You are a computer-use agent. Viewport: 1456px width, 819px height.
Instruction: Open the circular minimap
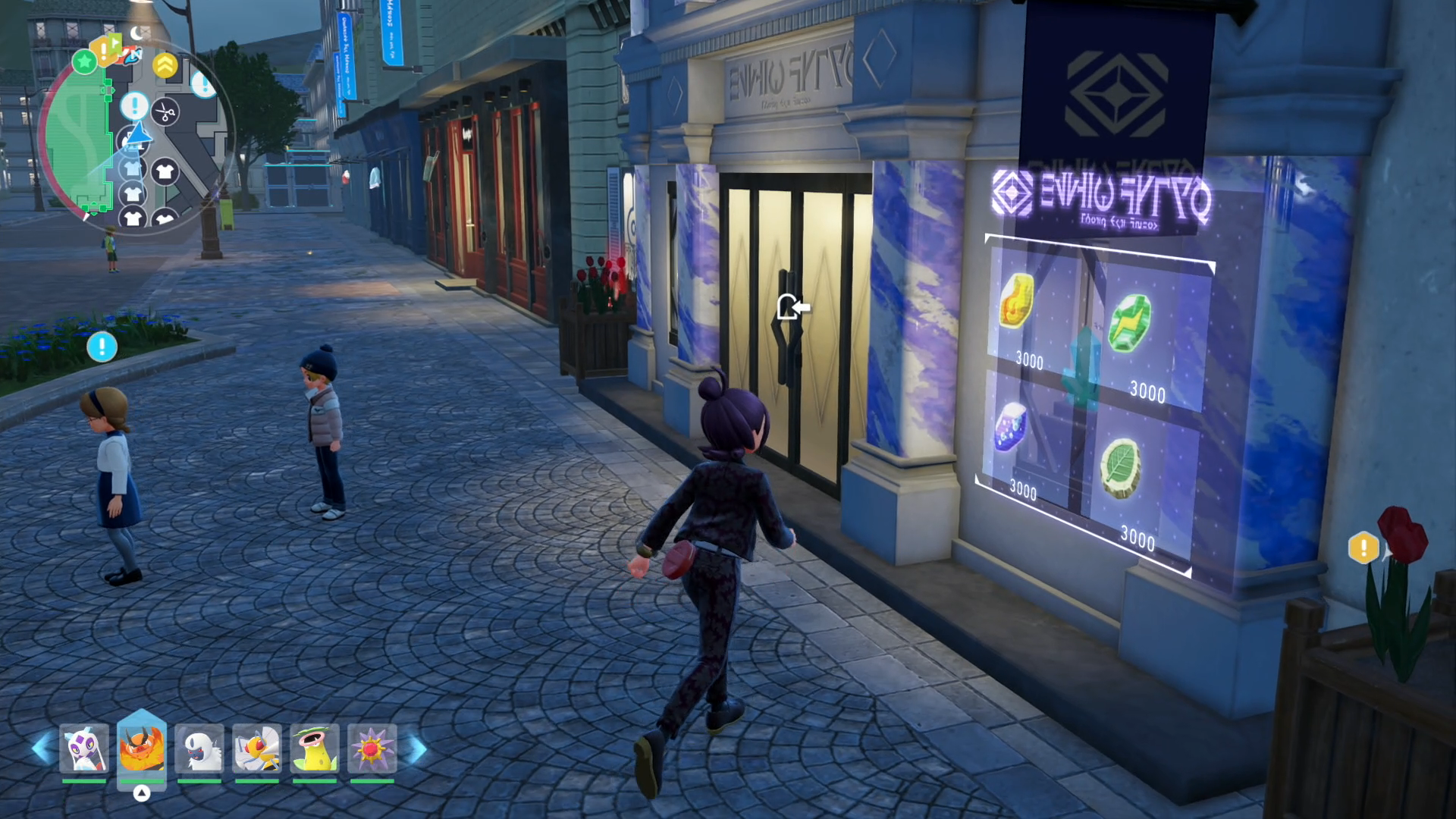pos(136,136)
